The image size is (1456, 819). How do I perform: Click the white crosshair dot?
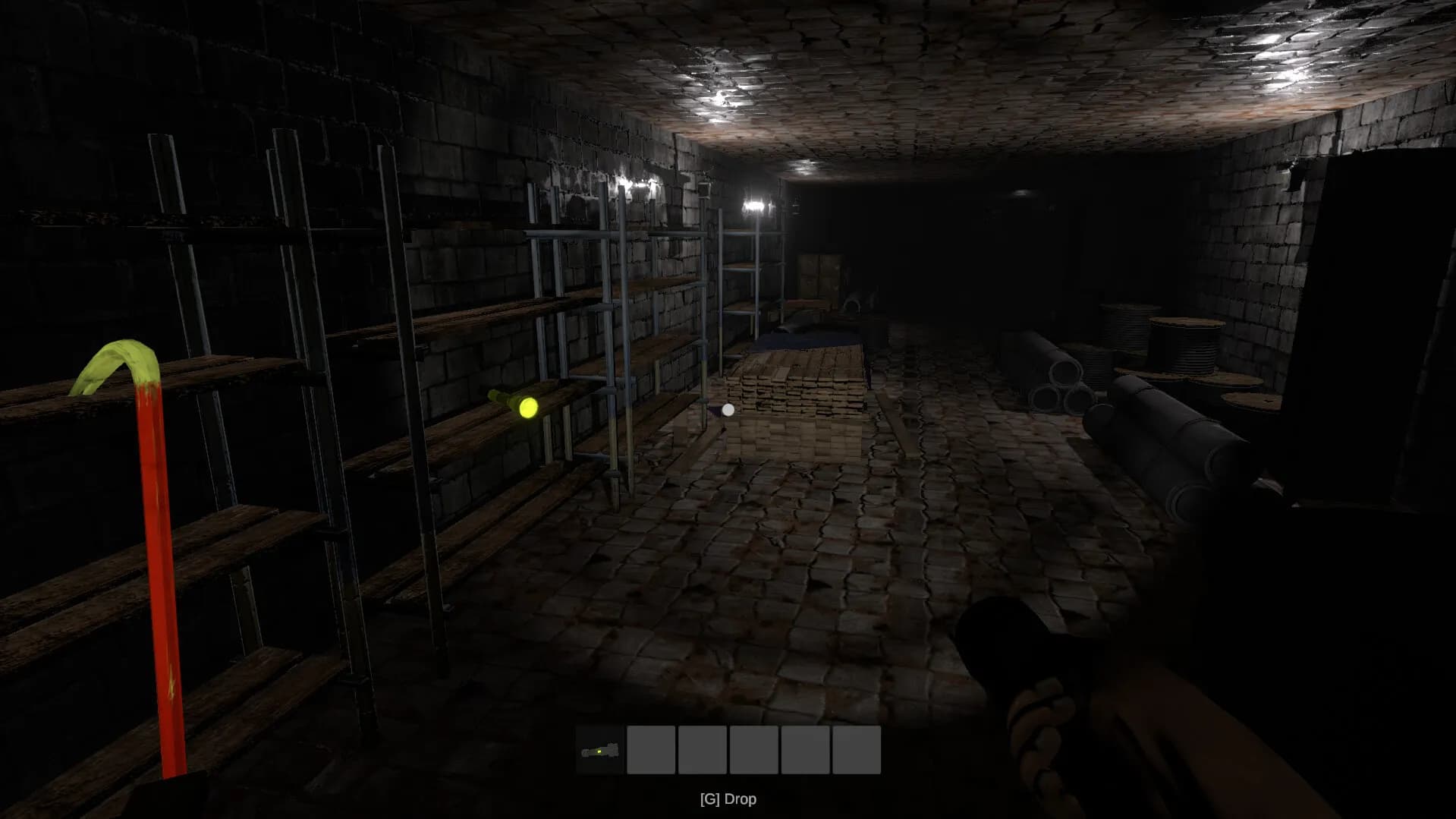728,409
